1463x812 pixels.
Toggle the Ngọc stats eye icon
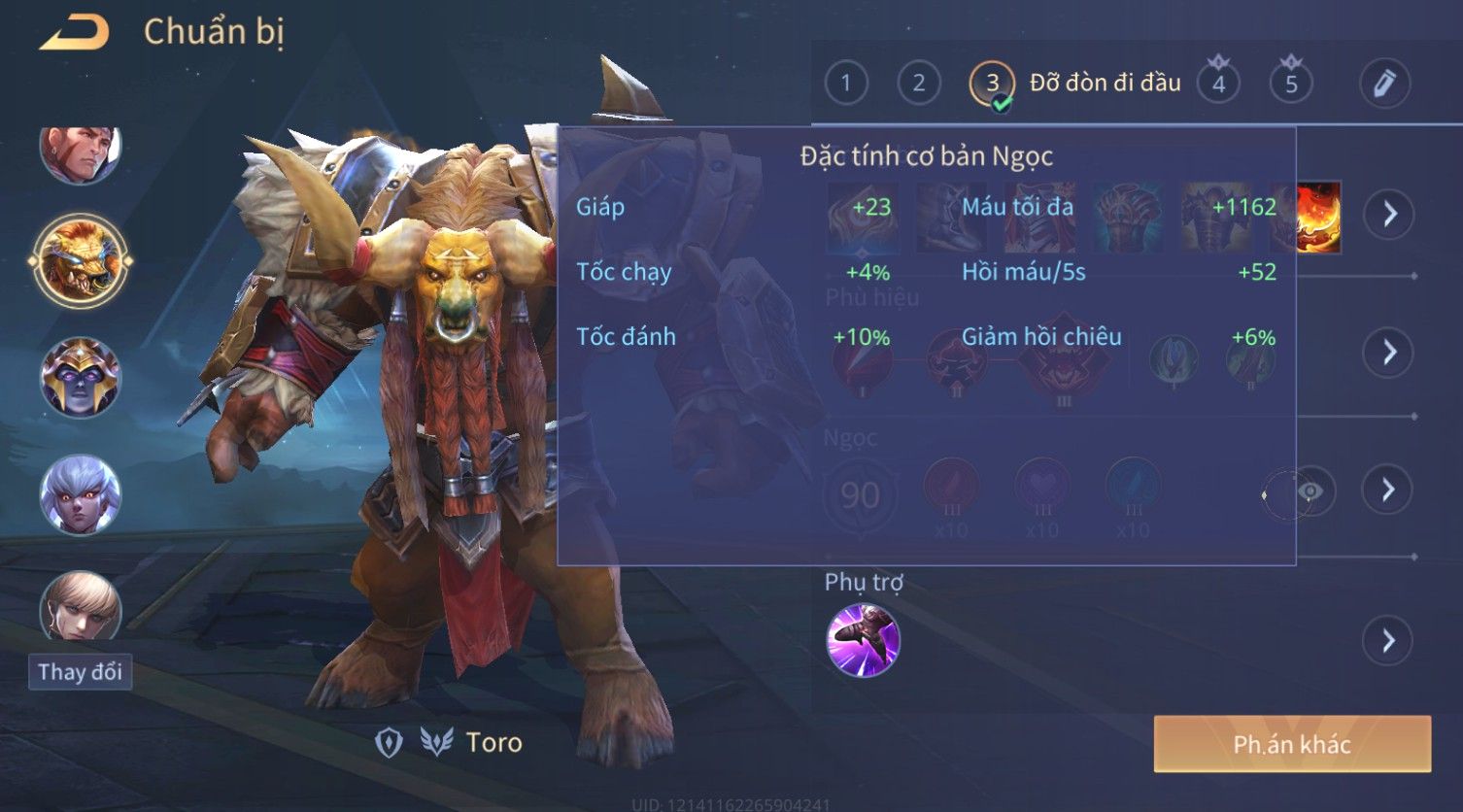[1310, 491]
